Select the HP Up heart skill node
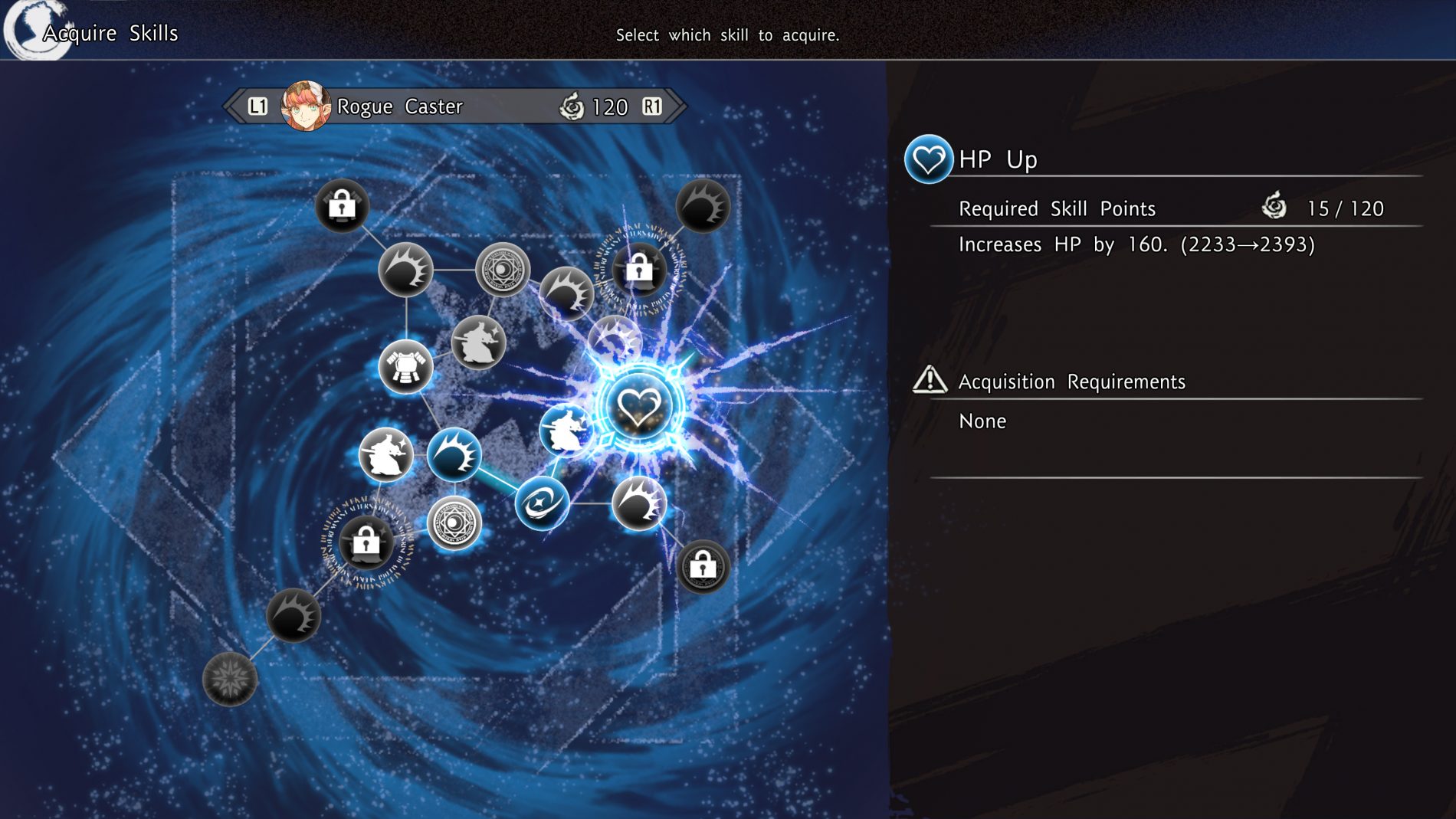The image size is (1456, 819). tap(638, 405)
